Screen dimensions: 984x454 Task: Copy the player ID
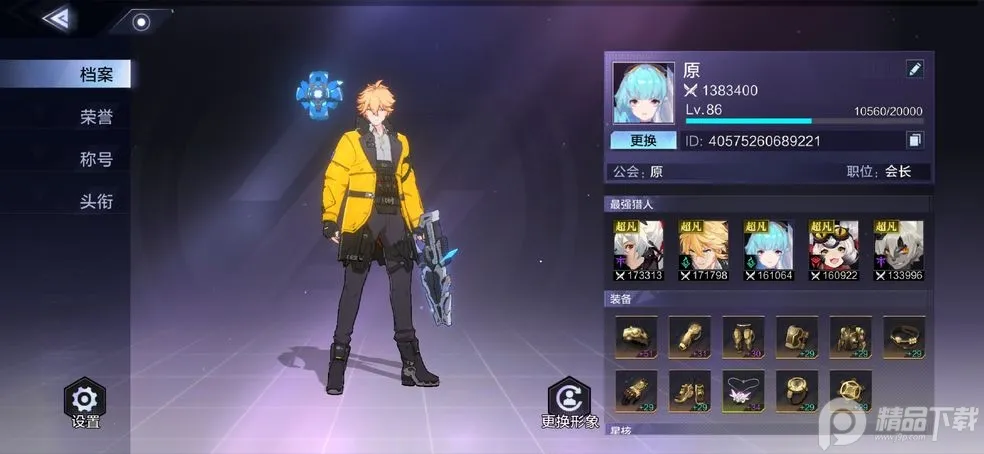(x=914, y=140)
